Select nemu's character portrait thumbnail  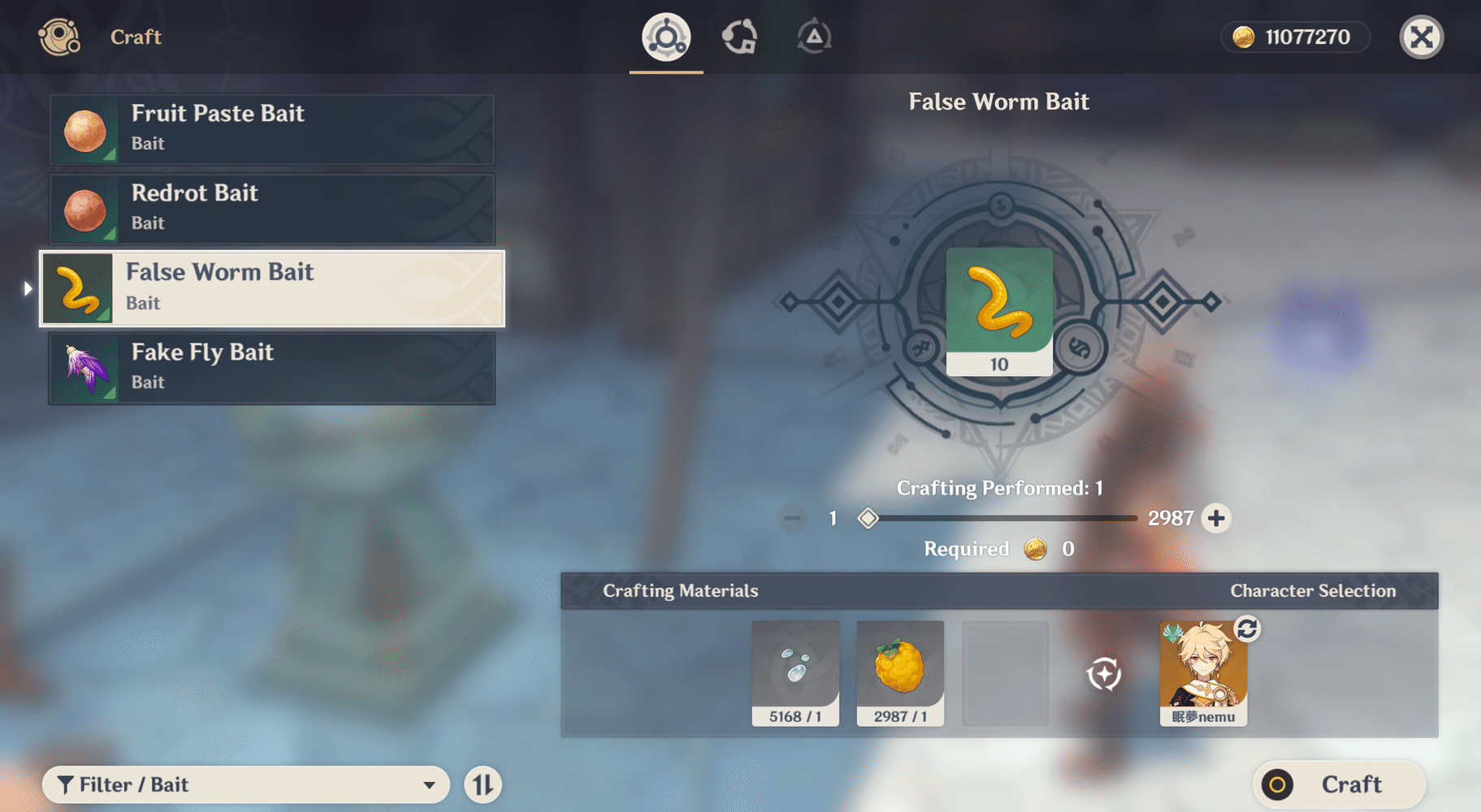coord(1203,673)
